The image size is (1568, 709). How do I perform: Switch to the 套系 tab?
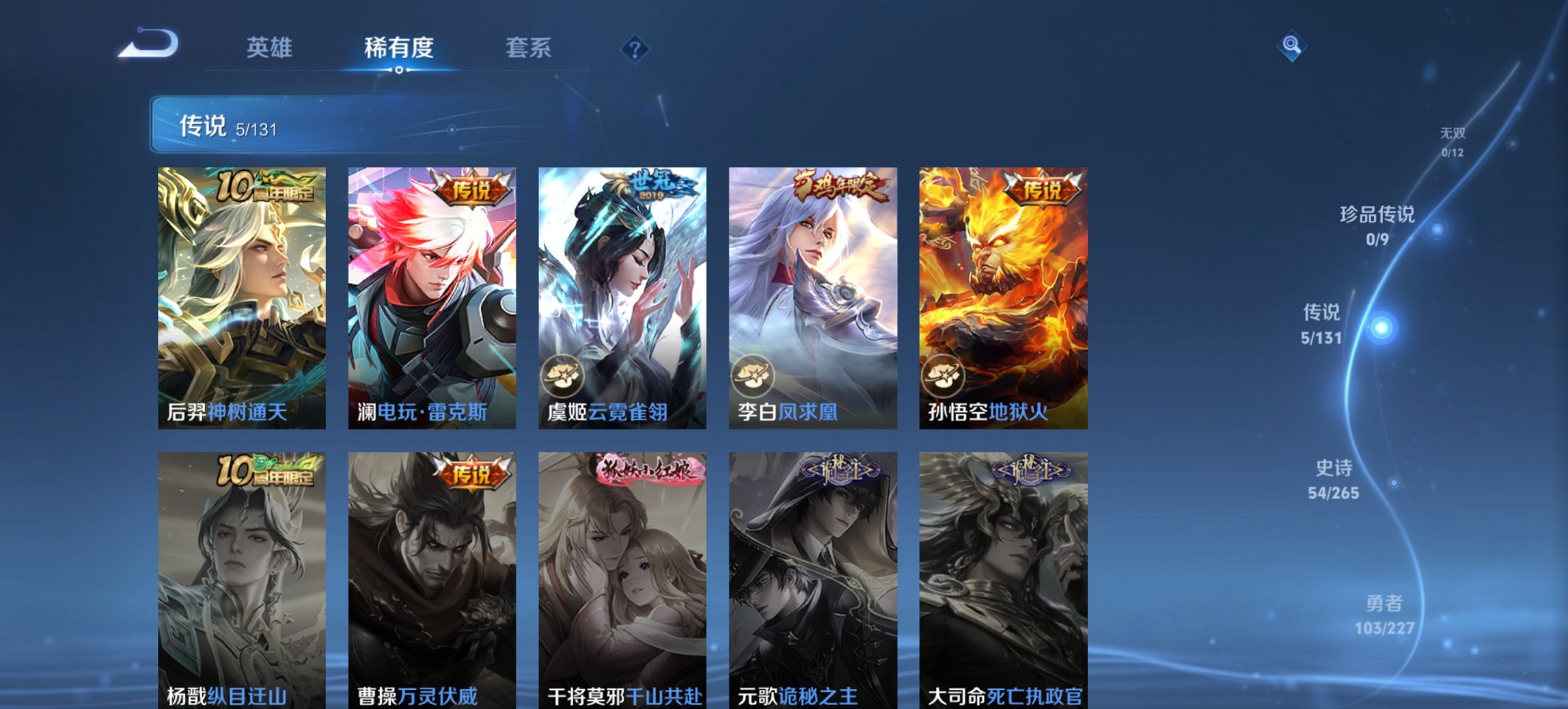(x=527, y=48)
